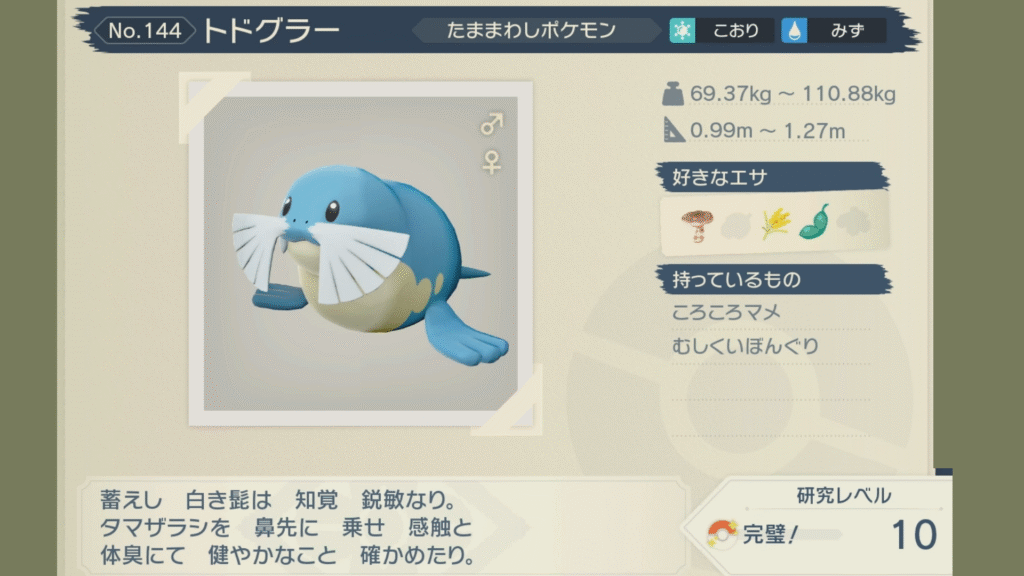1024x576 pixels.
Task: Choose the ころころマメ held item row
Action: (728, 313)
